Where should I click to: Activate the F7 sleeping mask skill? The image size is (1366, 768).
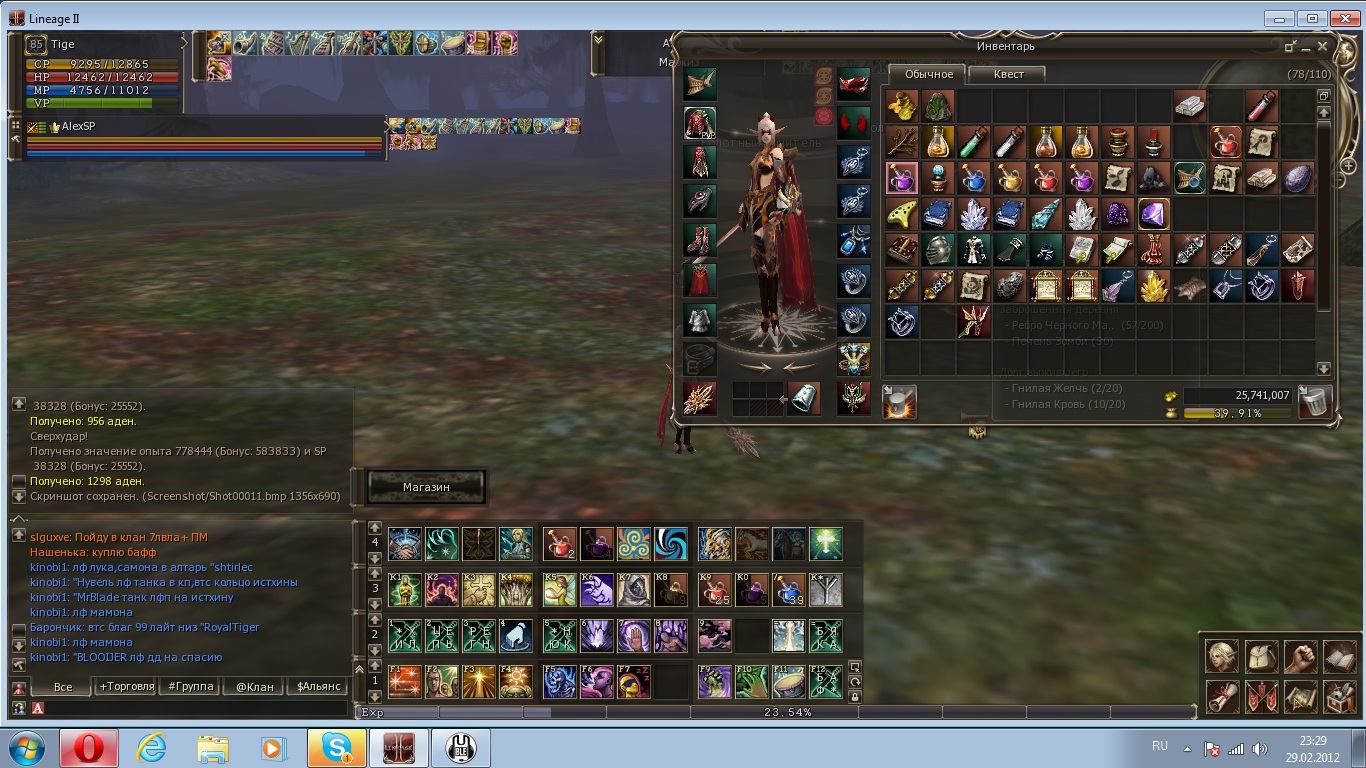[x=634, y=681]
